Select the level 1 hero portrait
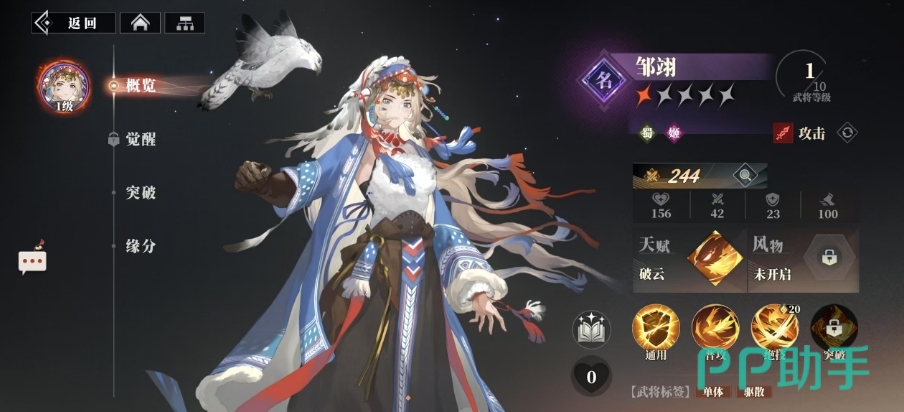This screenshot has width=904, height=412. (x=62, y=86)
